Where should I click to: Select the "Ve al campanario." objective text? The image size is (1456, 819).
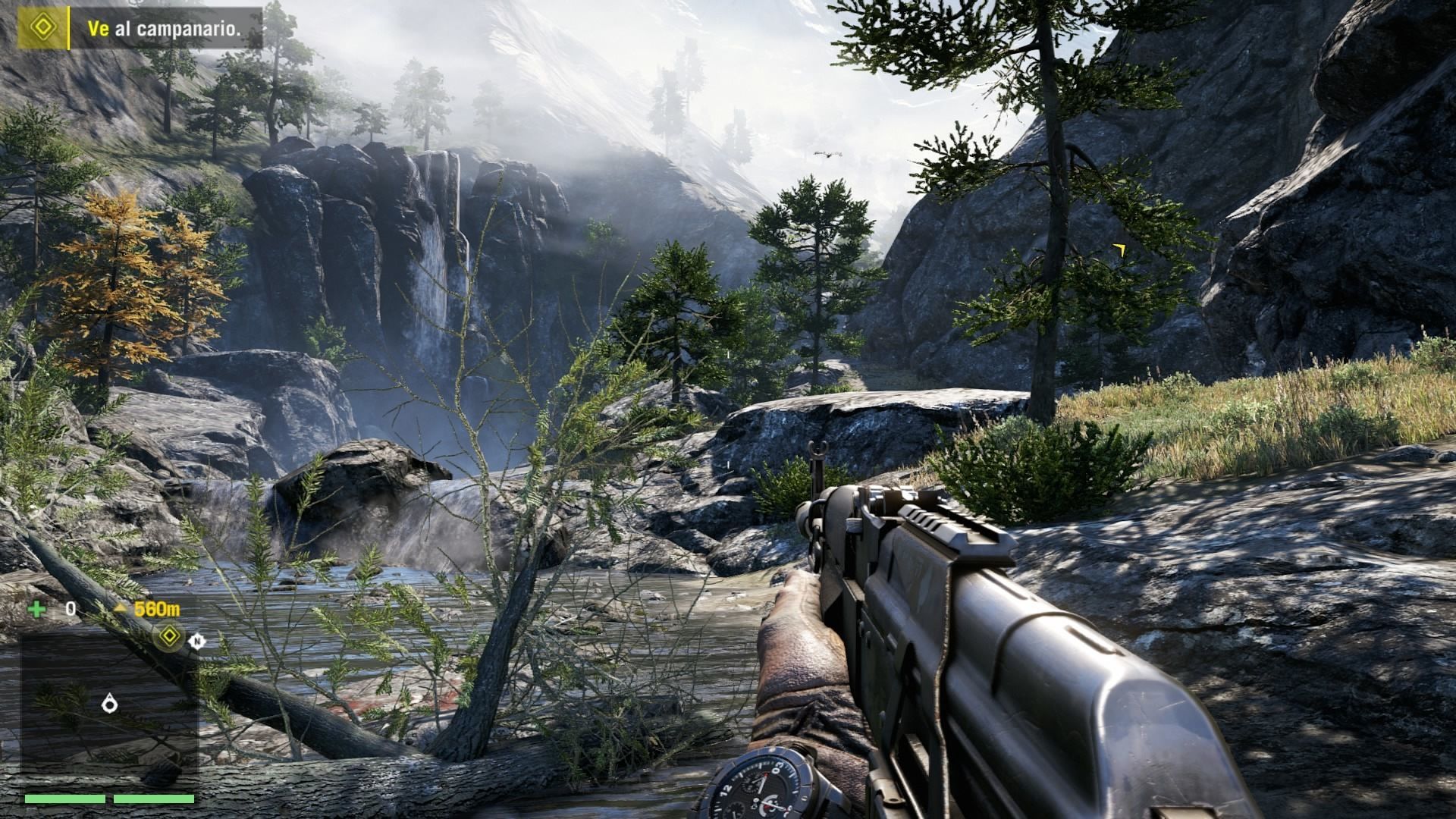pyautogui.click(x=165, y=29)
